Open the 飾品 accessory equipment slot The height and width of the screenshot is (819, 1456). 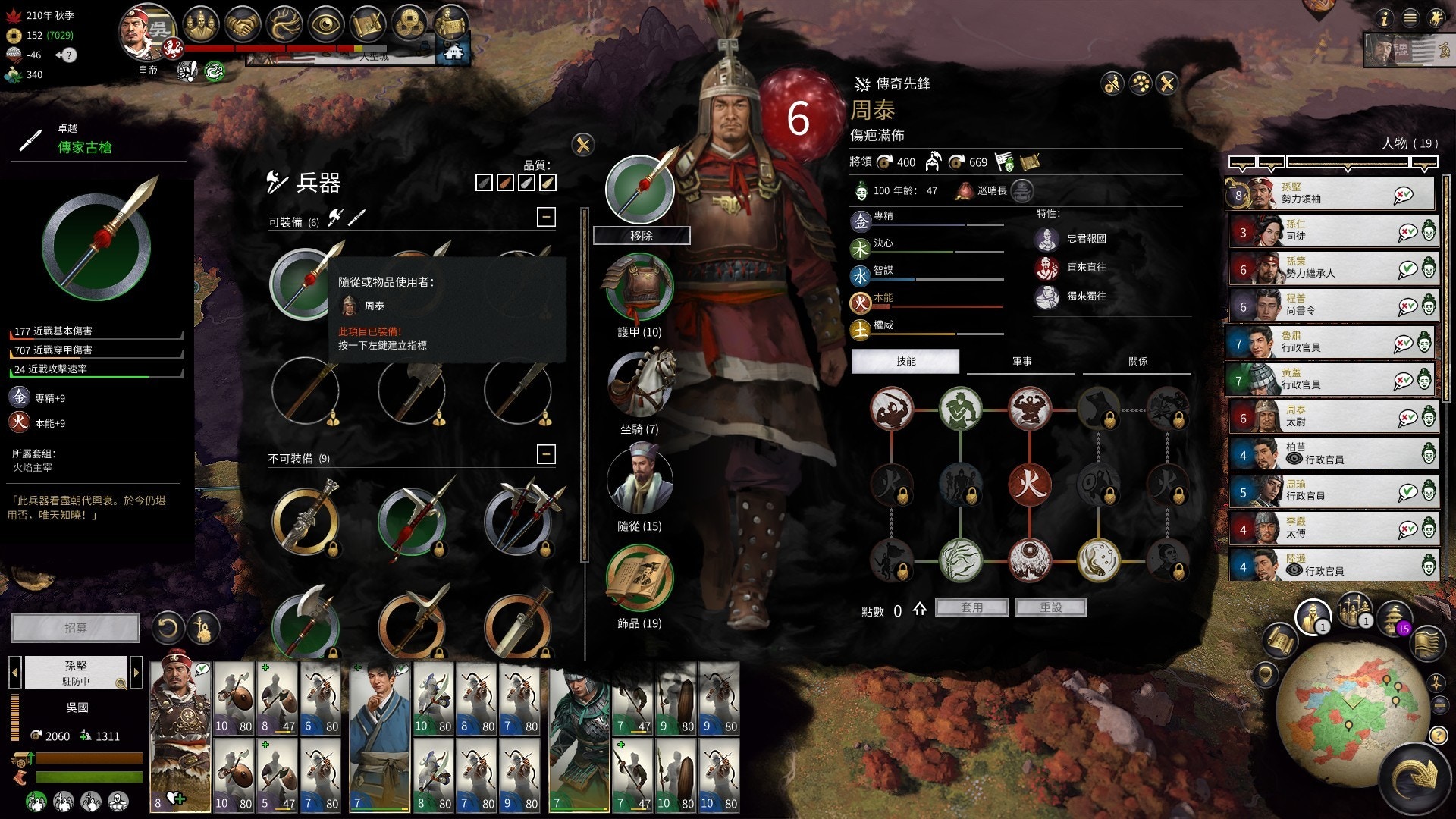(x=639, y=579)
